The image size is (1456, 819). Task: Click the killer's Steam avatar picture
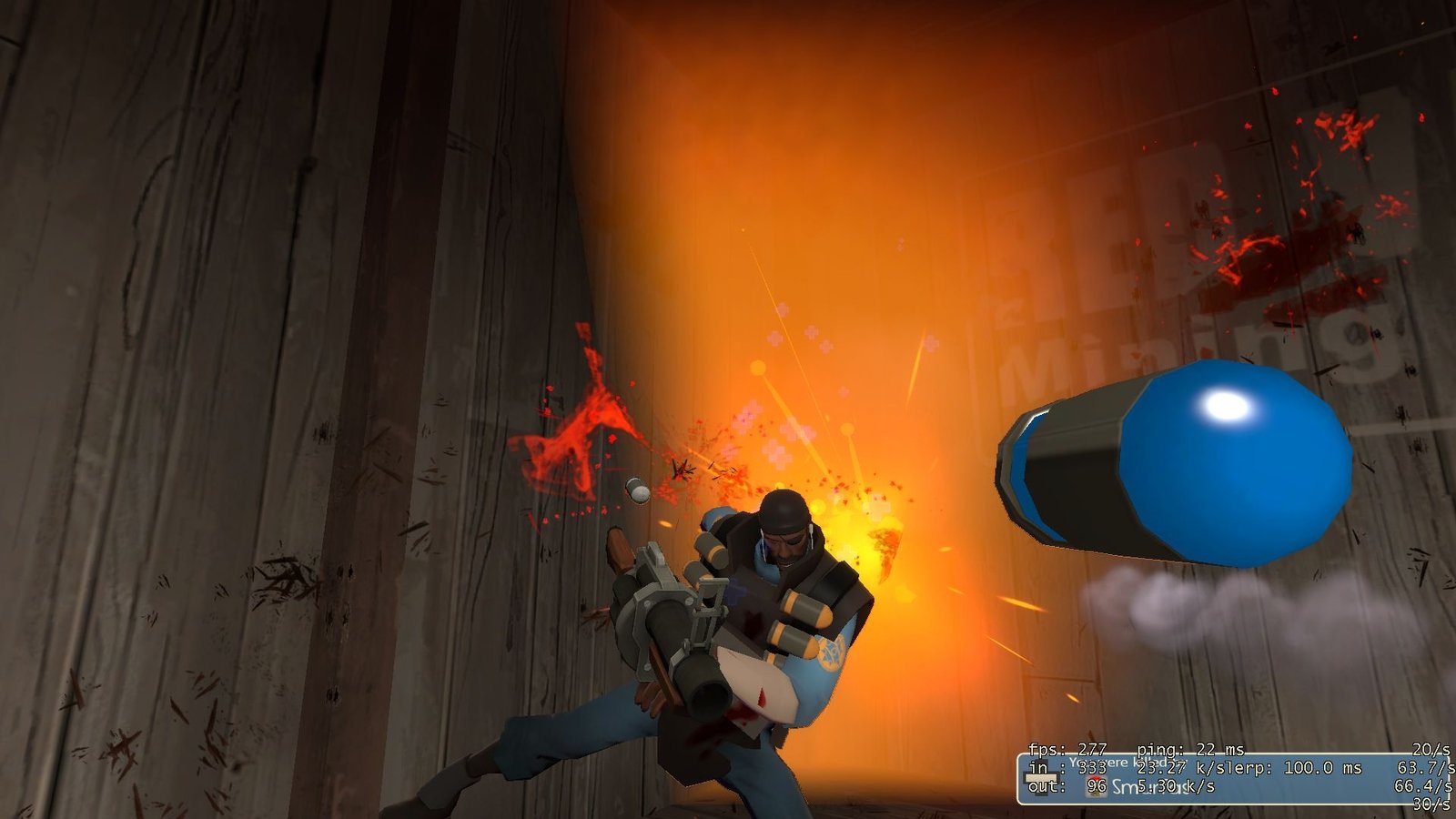(x=1097, y=787)
